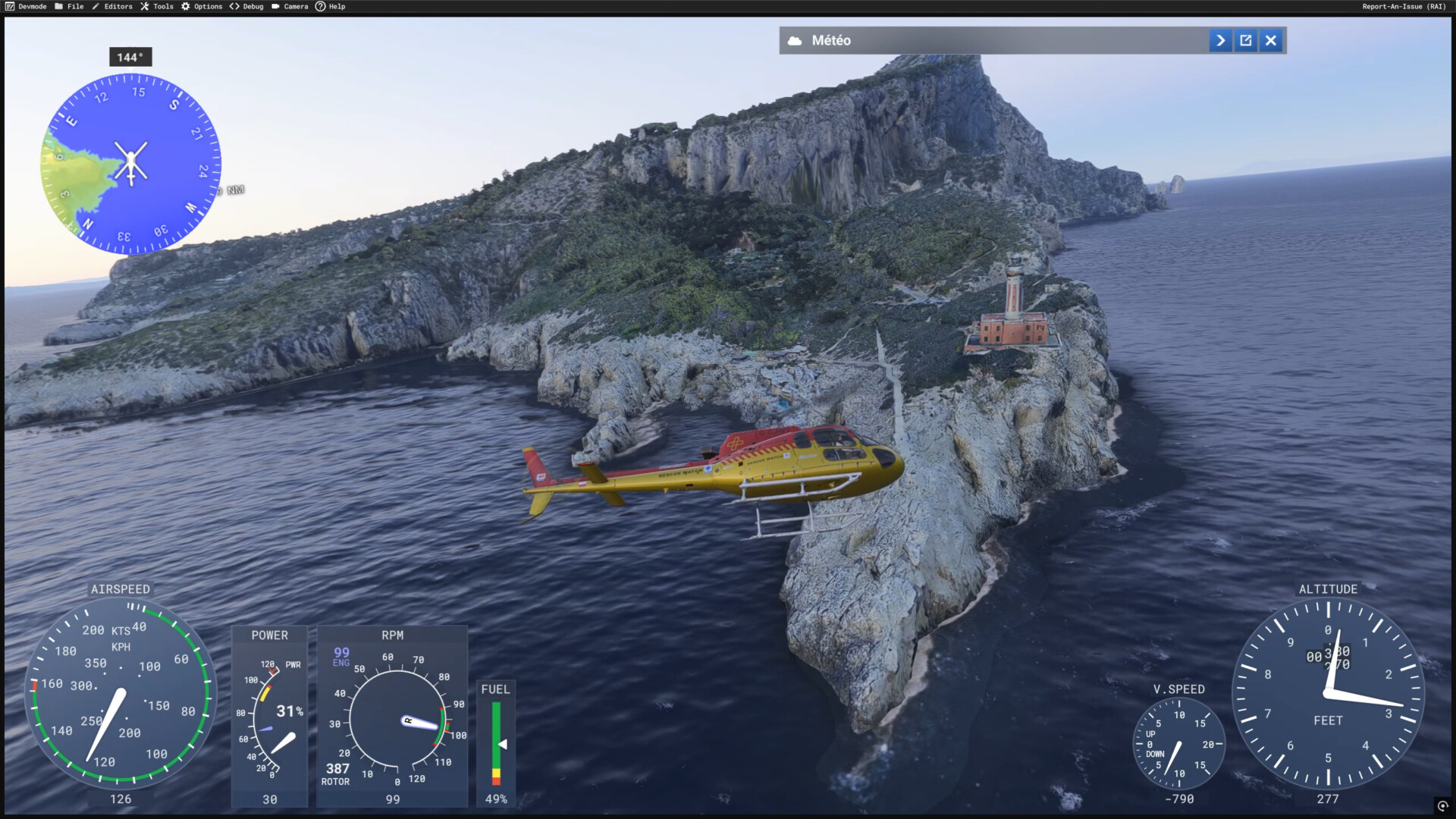Click the small circular icon in bottom-right corner
This screenshot has width=1456, height=819.
(1442, 806)
